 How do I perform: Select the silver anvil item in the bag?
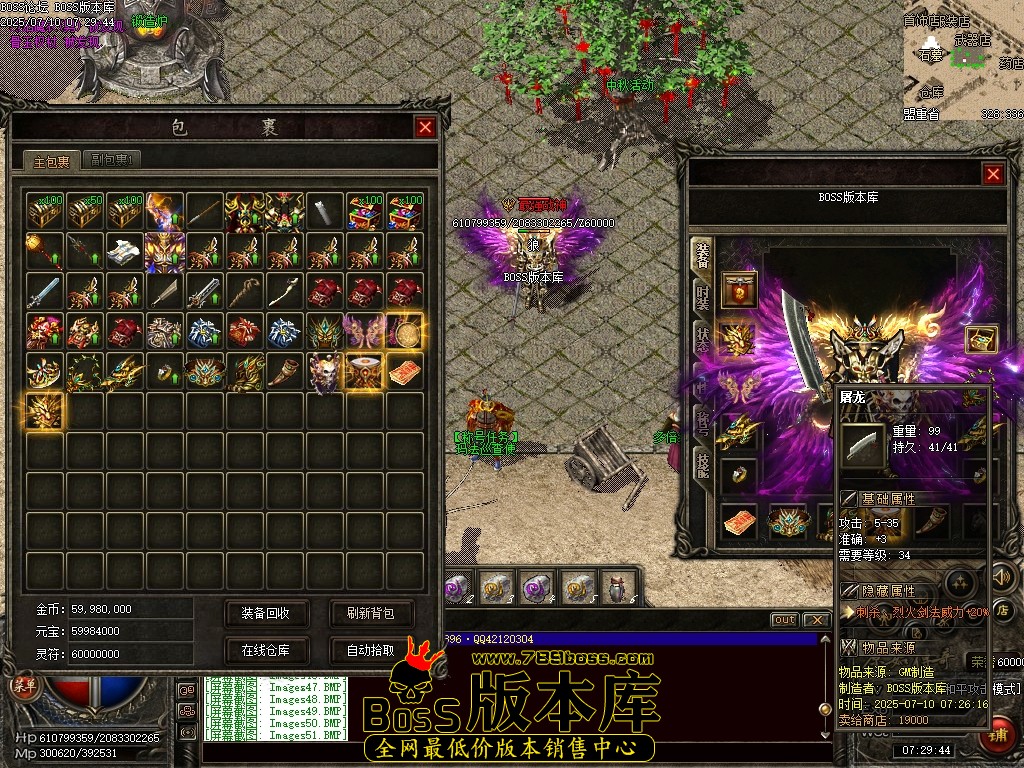(126, 251)
